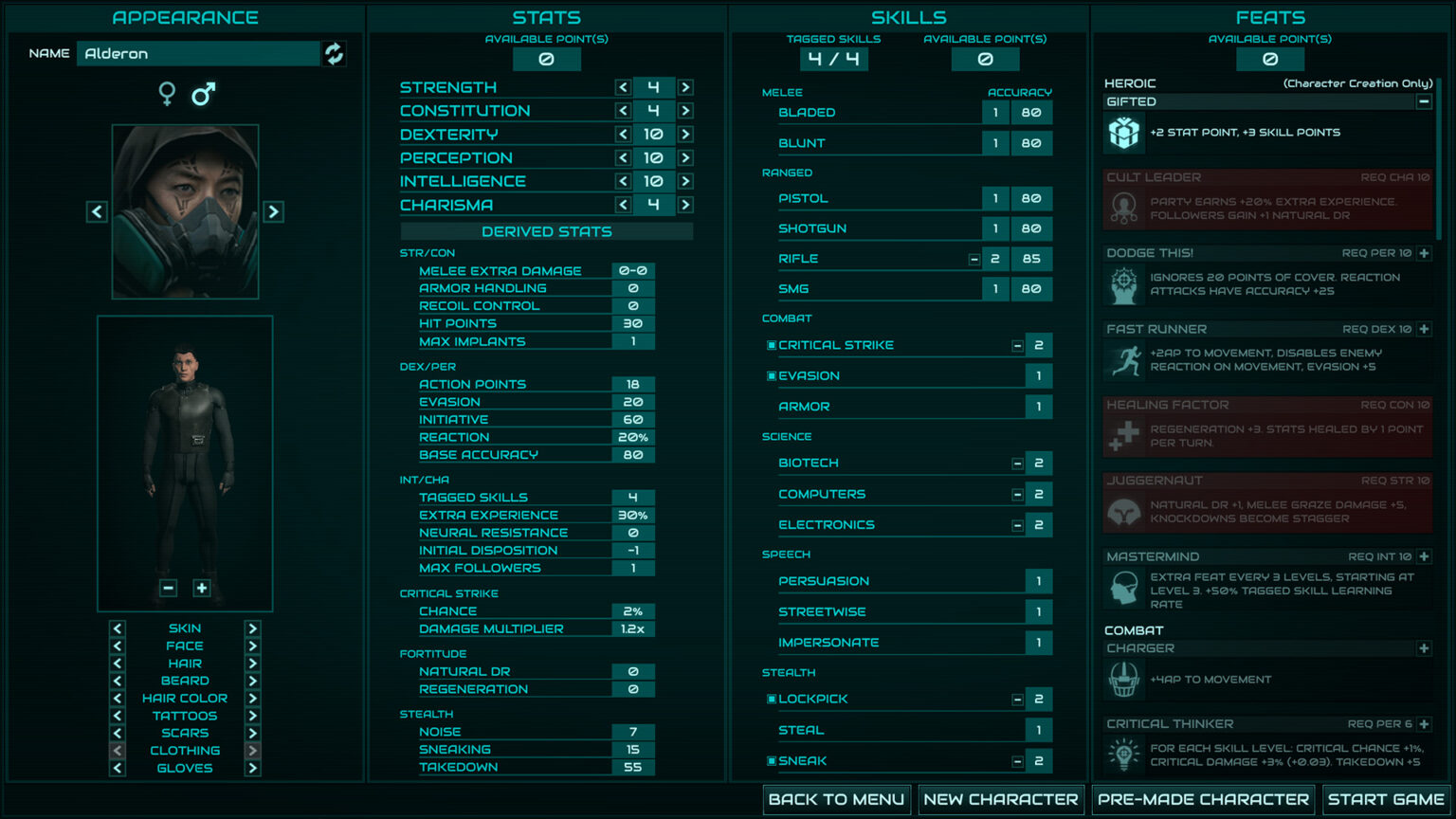
Task: Select the female gender symbol
Action: click(x=166, y=95)
